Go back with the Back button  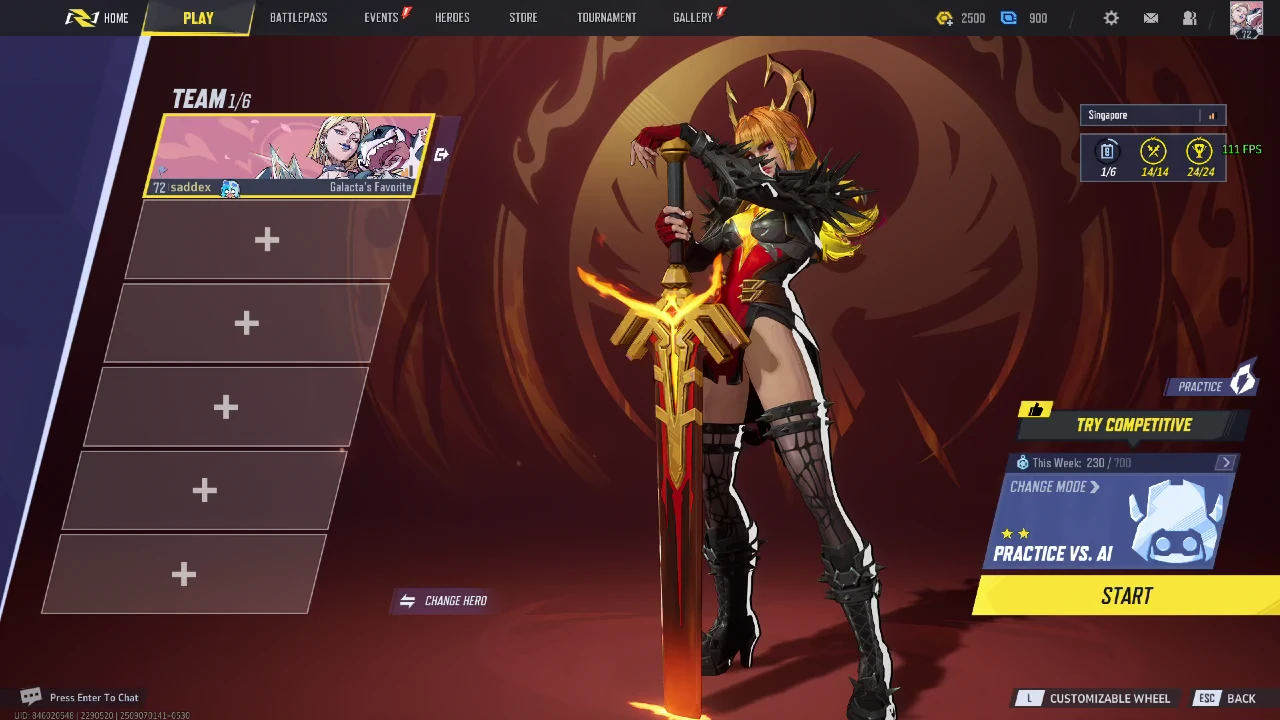[x=1241, y=698]
